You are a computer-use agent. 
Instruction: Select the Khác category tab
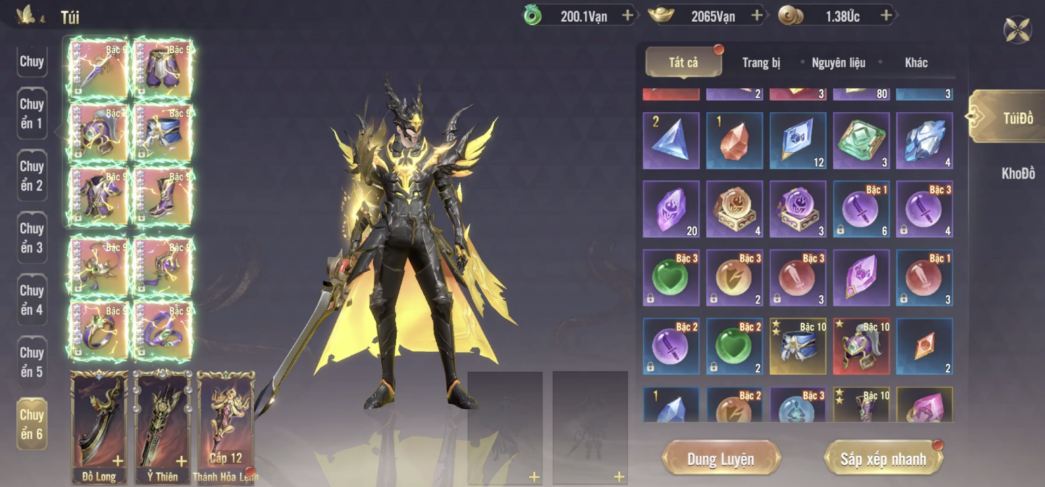pyautogui.click(x=916, y=63)
